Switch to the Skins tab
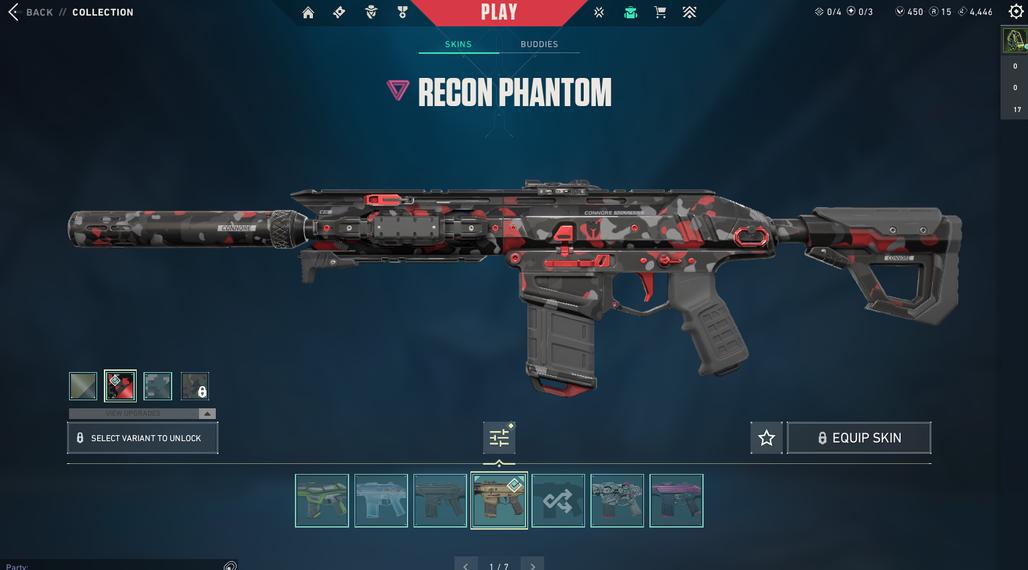This screenshot has height=570, width=1028. pyautogui.click(x=458, y=45)
